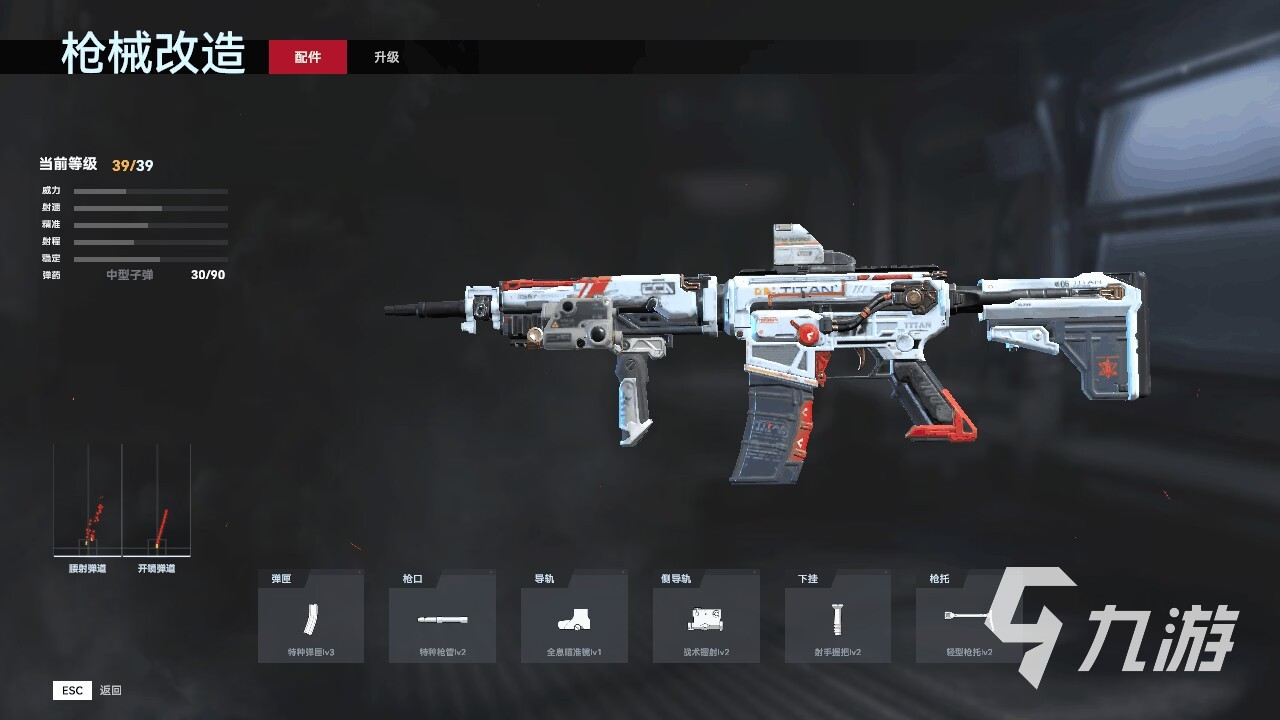1280x720 pixels.
Task: Open the 升级 upgrade tab
Action: [x=387, y=57]
